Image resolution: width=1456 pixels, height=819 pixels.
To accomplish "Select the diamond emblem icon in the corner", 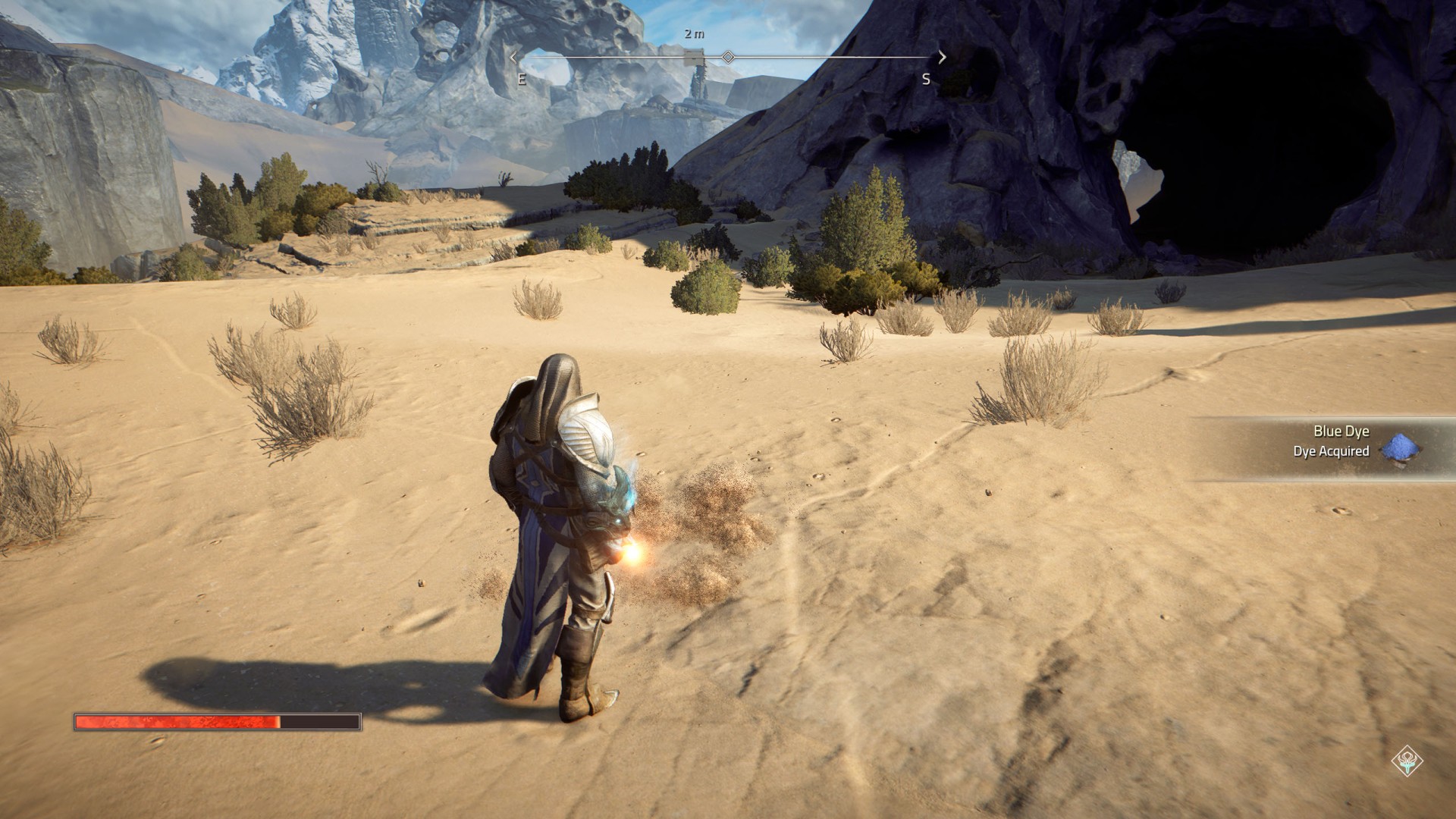I will tap(1407, 761).
